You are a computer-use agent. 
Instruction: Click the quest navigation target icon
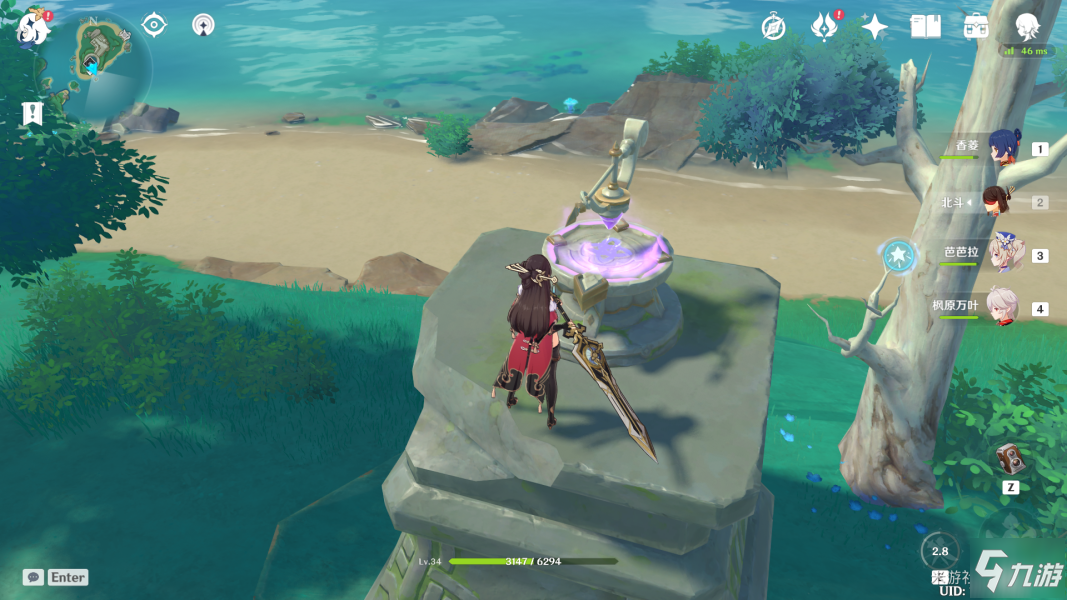(x=154, y=25)
